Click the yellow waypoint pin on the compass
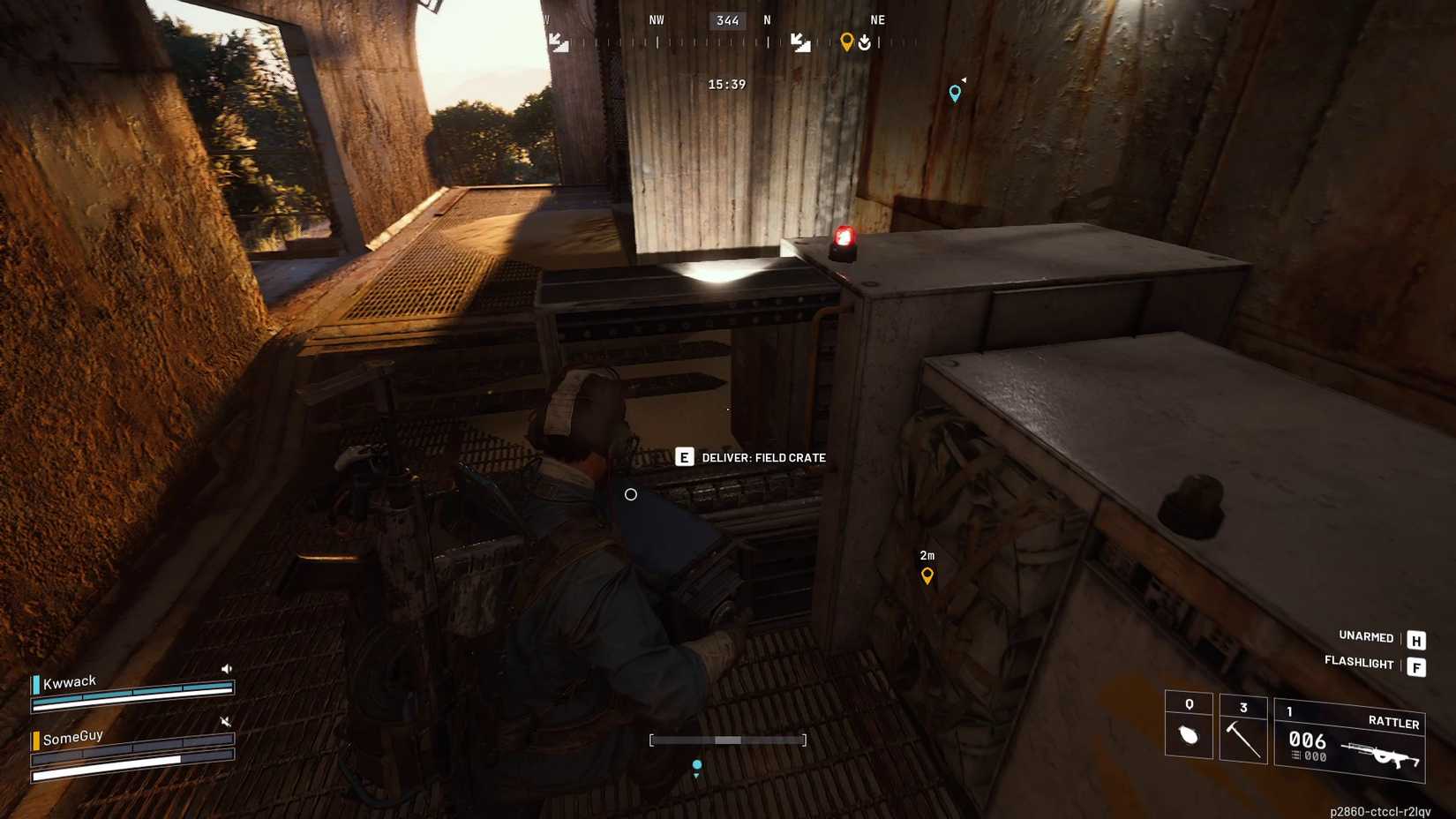Screen dimensions: 1456x819 pos(848,40)
